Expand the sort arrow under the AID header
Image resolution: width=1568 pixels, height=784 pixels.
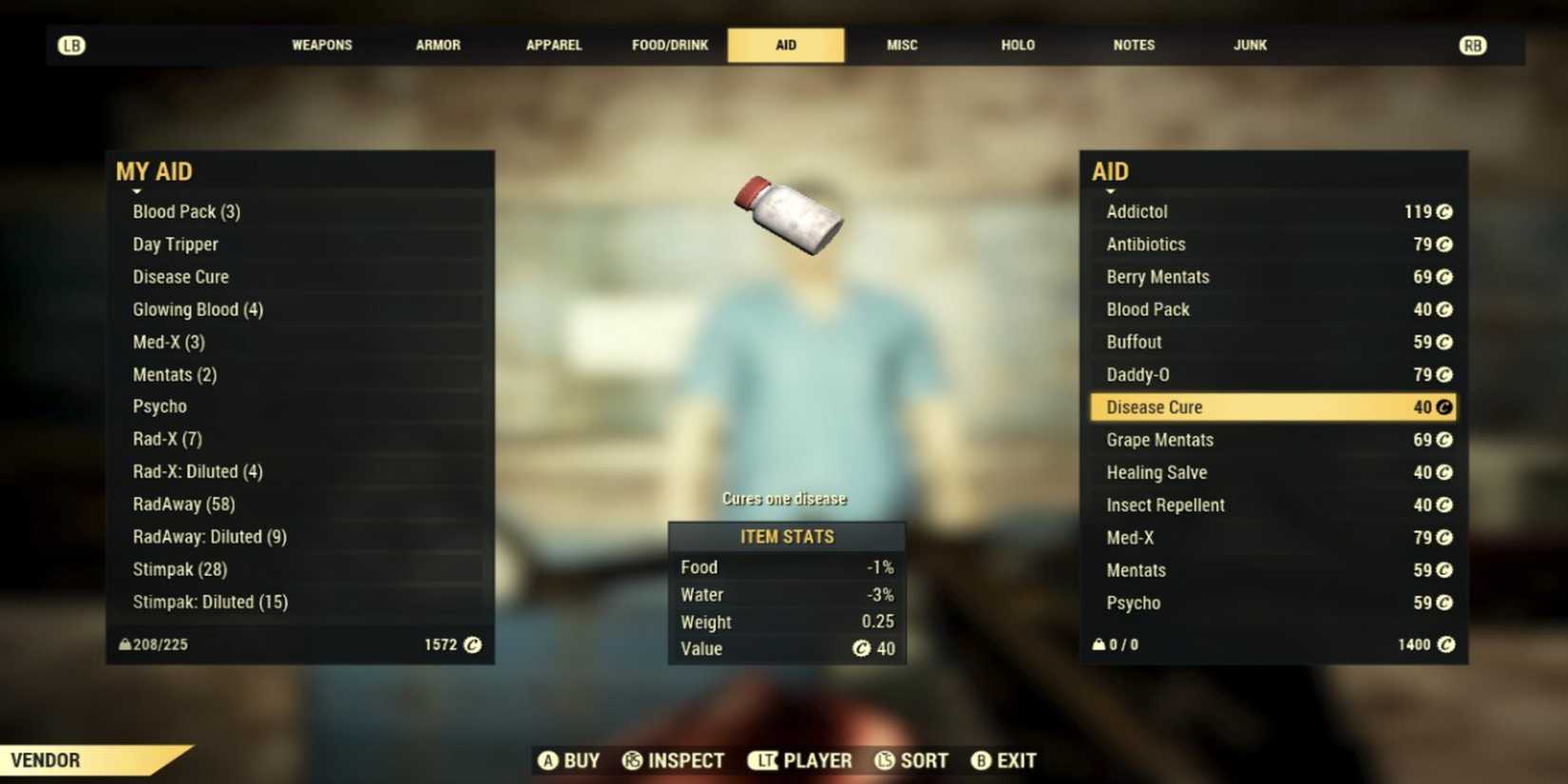(1109, 189)
